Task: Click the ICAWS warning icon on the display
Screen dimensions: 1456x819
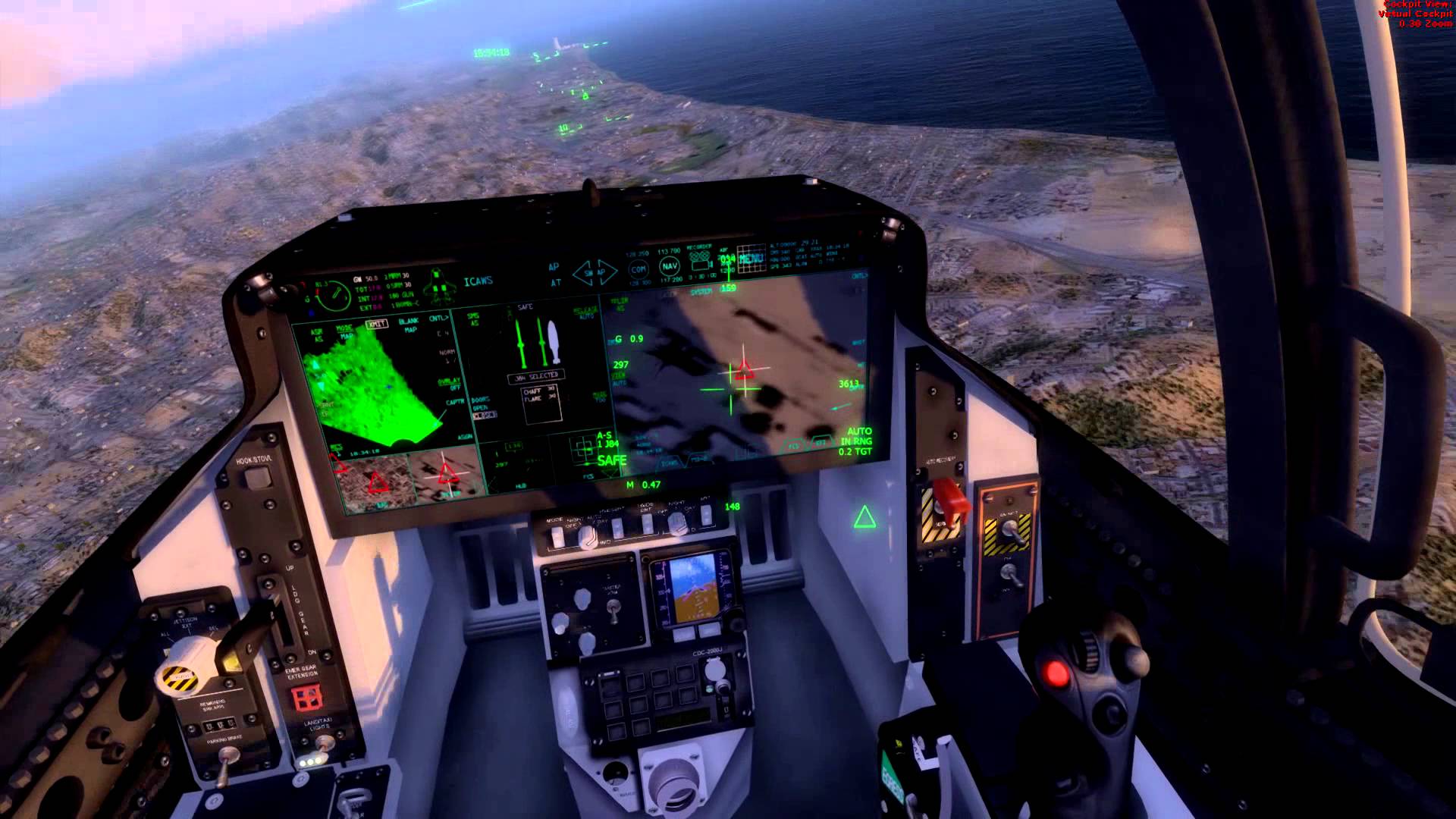Action: (478, 281)
